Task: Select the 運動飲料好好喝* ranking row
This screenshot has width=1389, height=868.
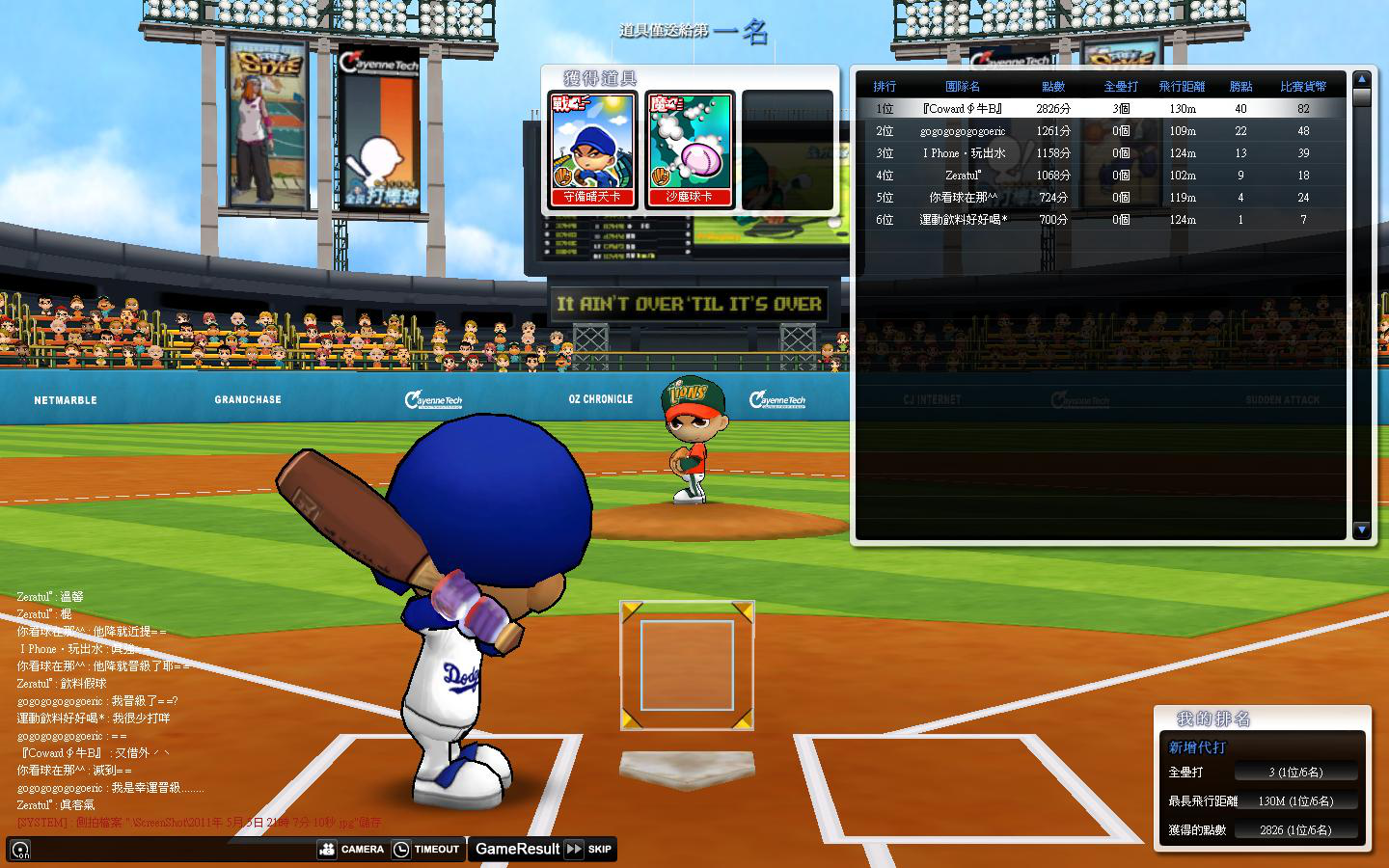Action: [1100, 220]
